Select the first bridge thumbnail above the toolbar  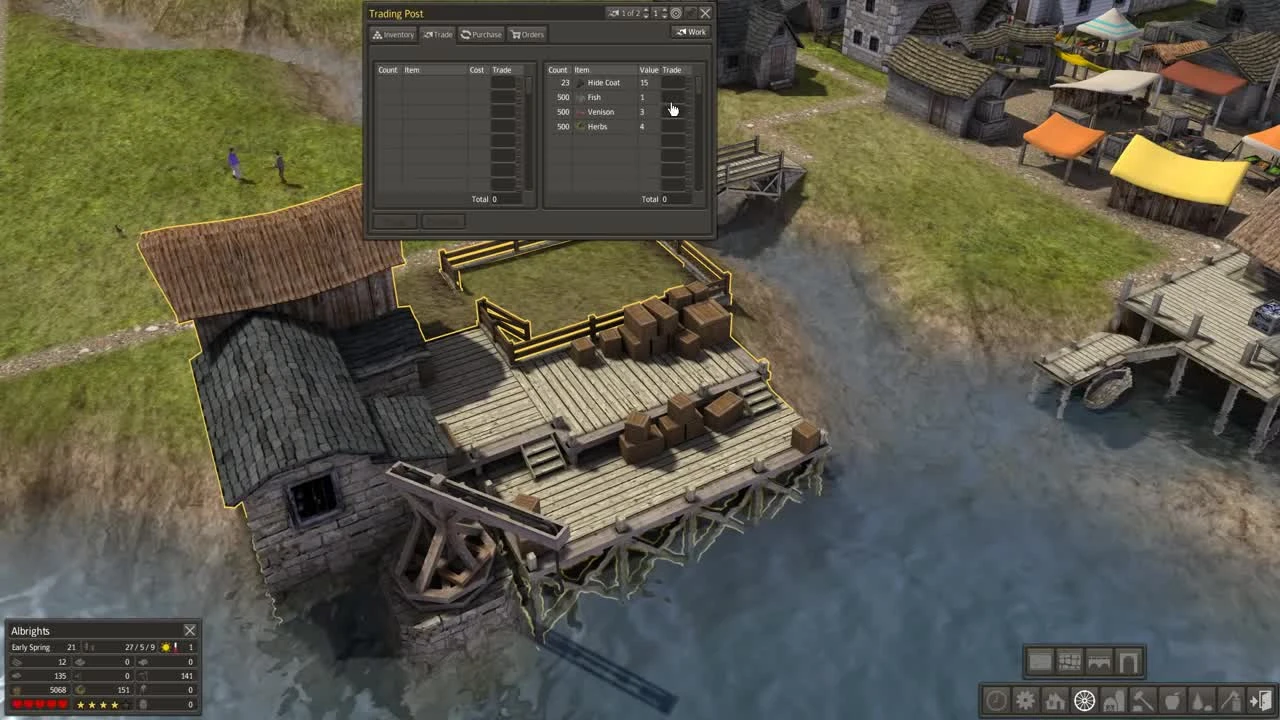[1040, 661]
